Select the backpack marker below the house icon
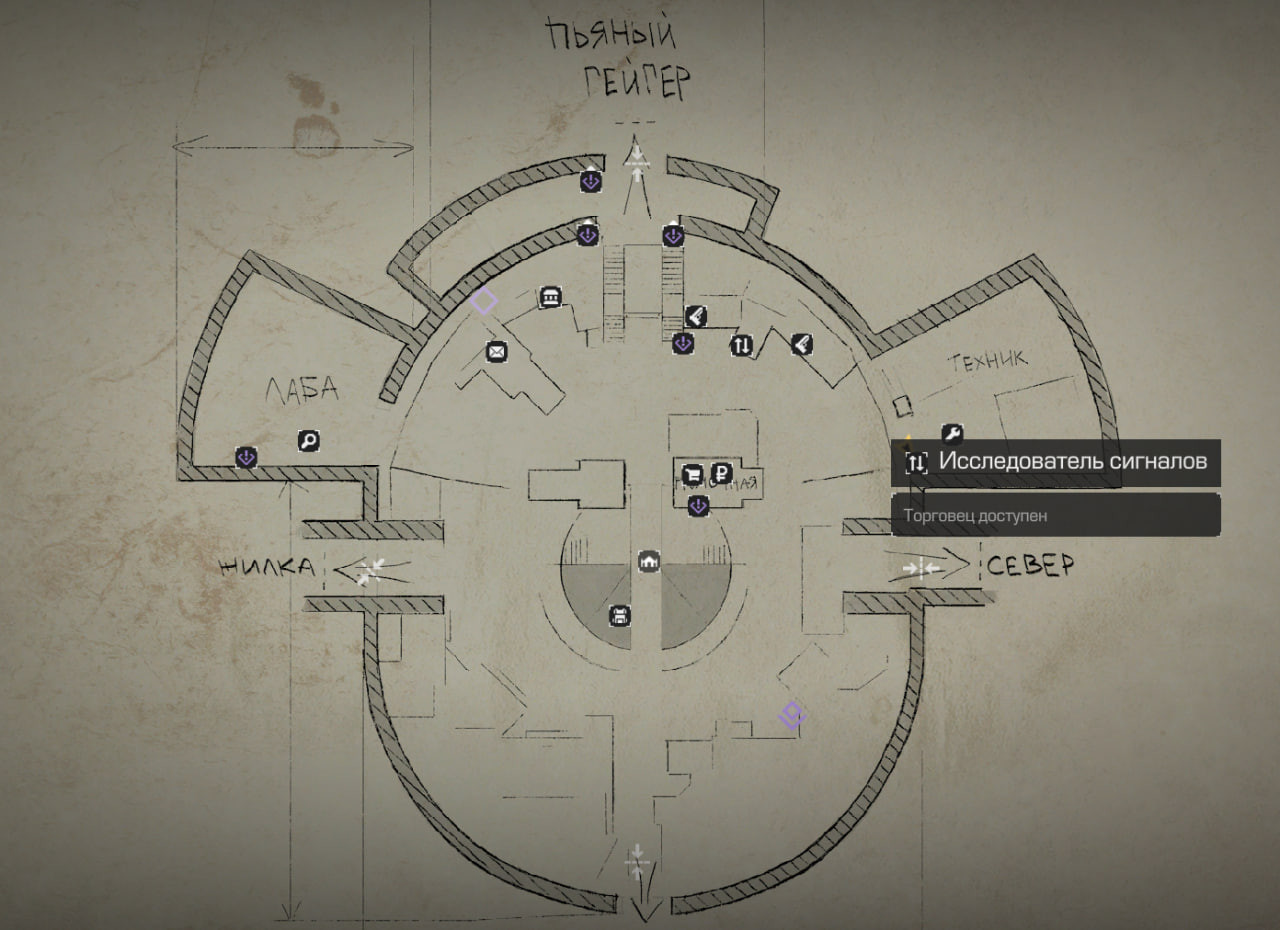 pyautogui.click(x=620, y=616)
